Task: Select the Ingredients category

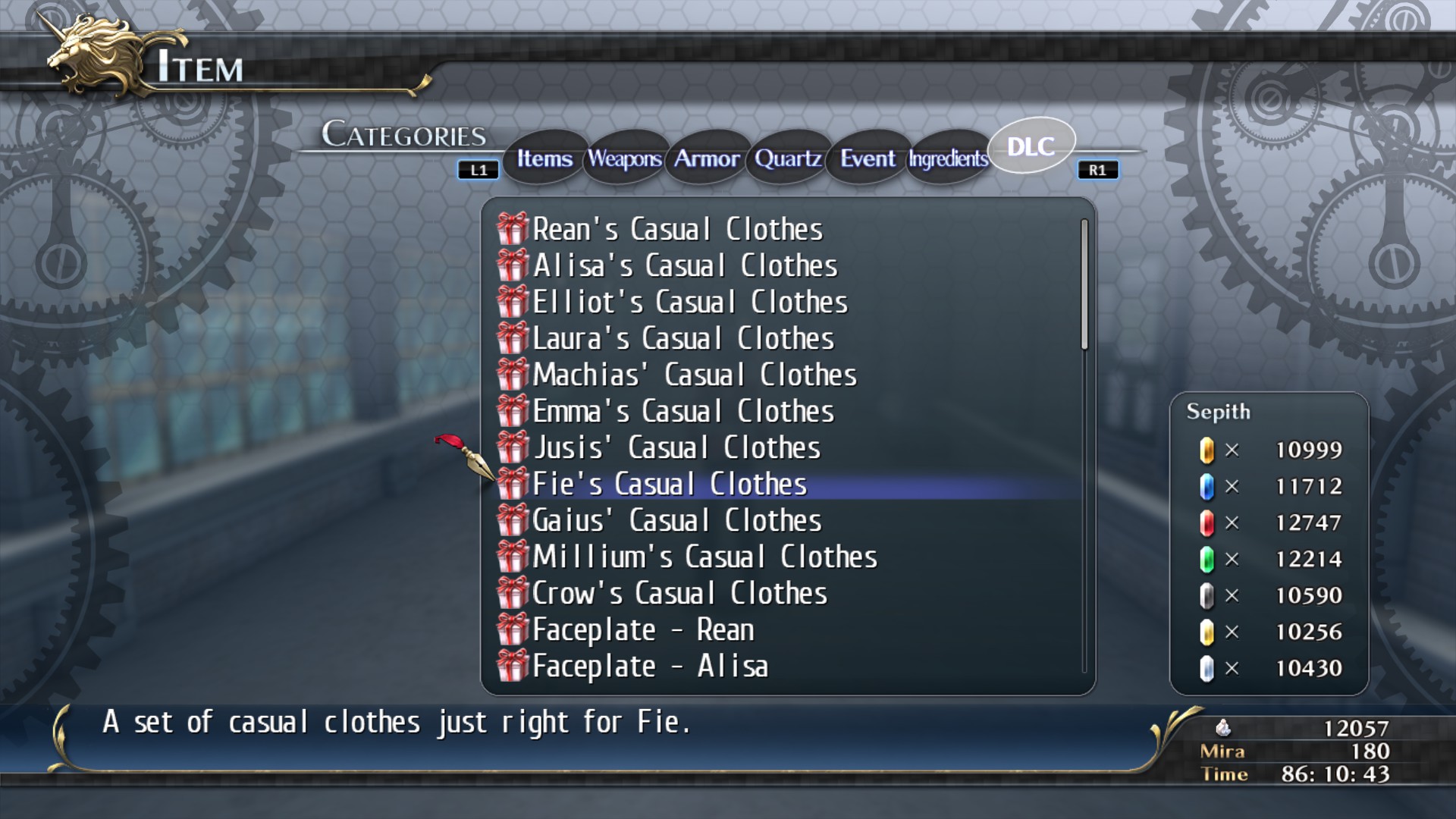Action: (x=946, y=160)
